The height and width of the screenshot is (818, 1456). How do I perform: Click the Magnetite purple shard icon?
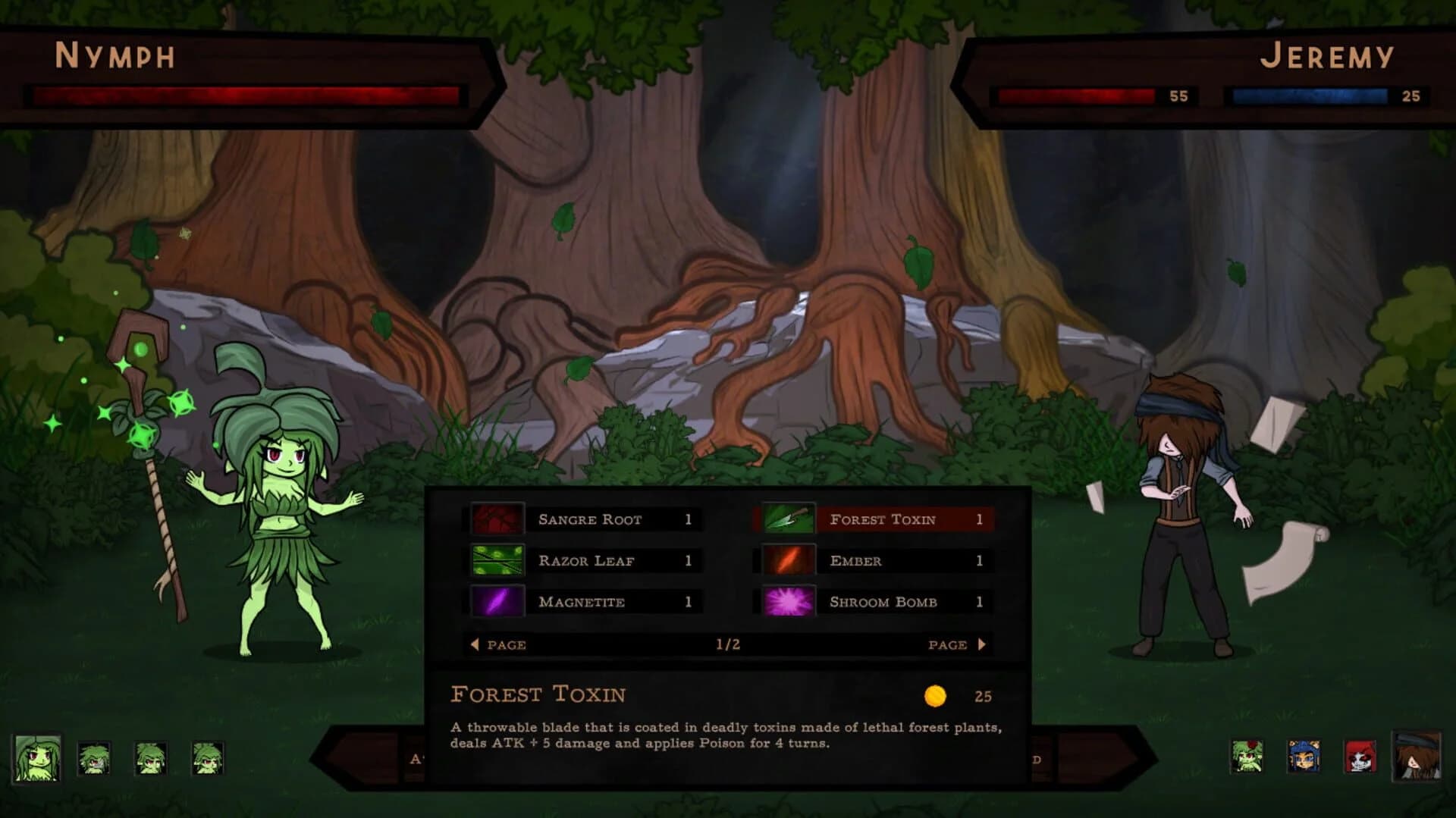(x=496, y=602)
